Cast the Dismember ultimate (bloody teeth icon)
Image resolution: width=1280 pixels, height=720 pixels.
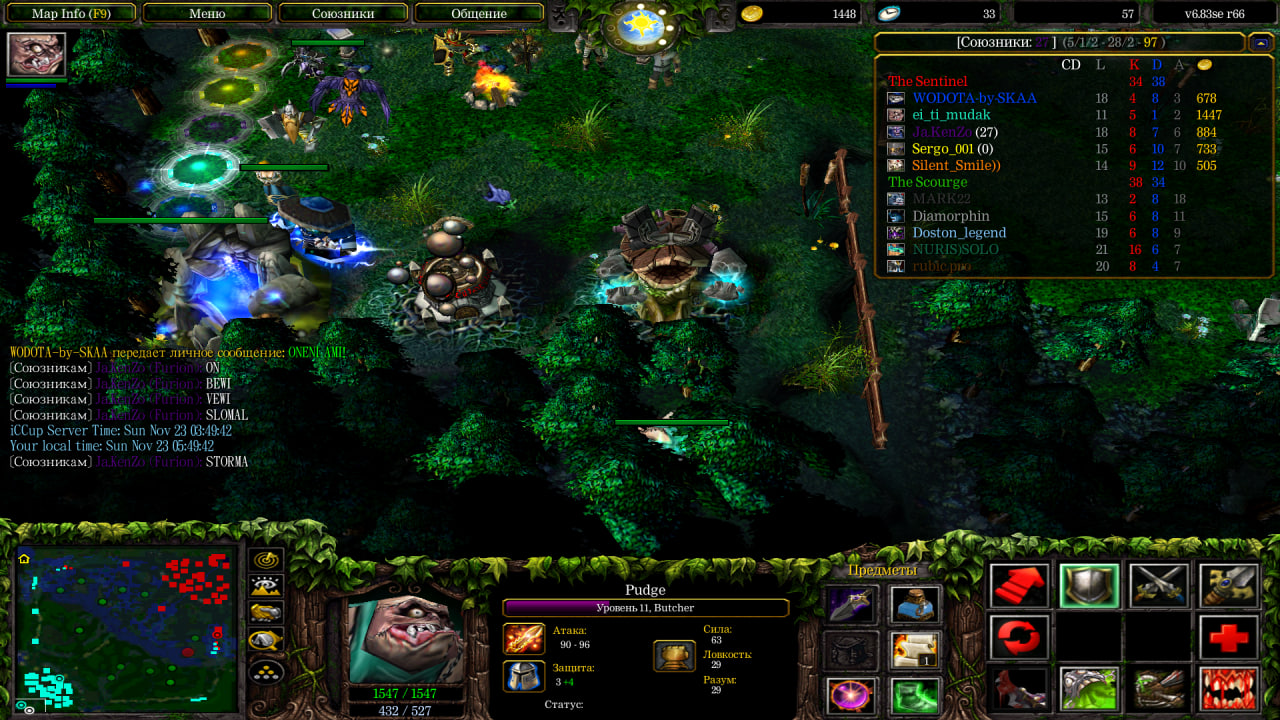click(x=1229, y=689)
